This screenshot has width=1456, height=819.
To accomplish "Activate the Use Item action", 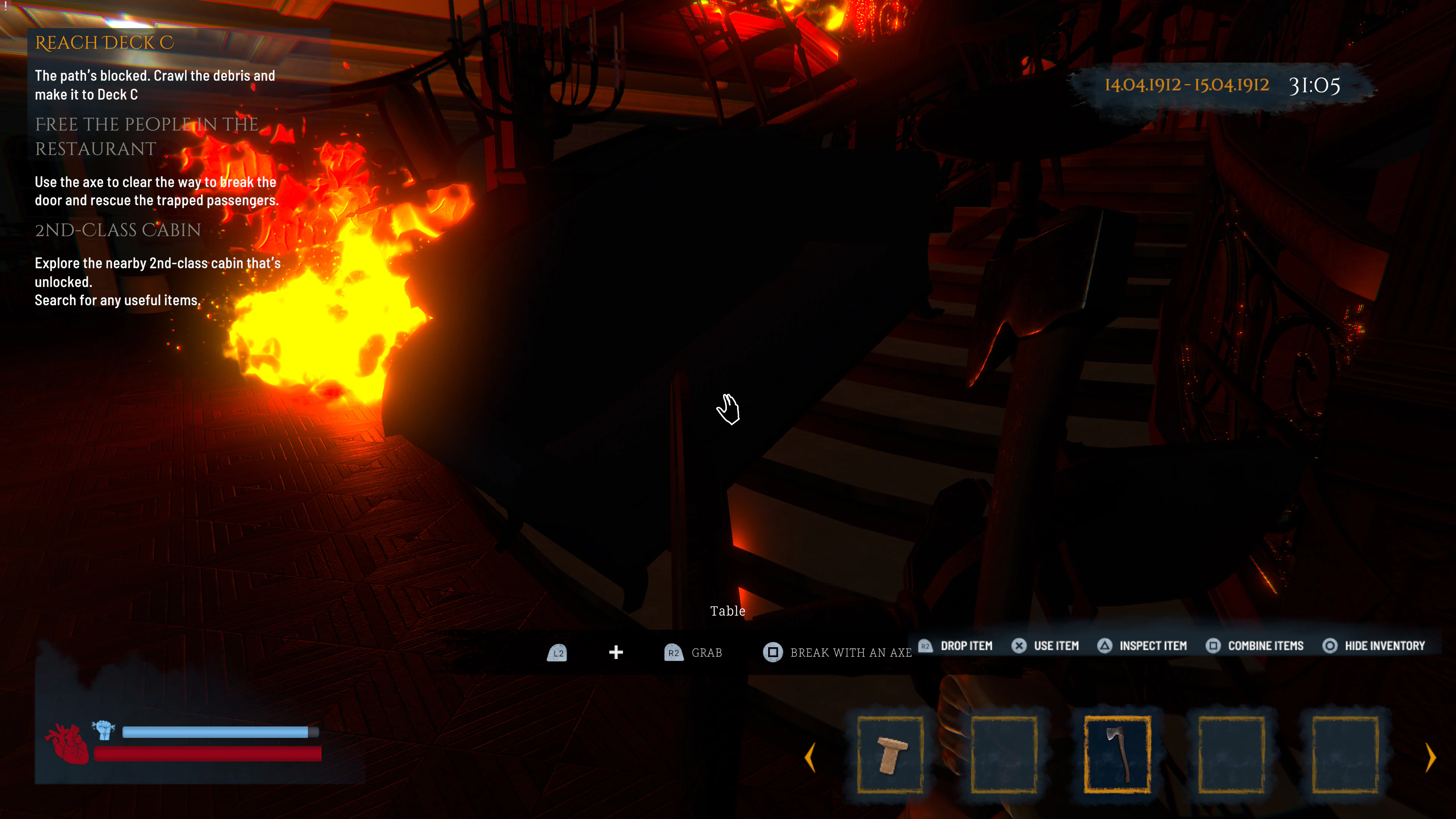I will 1057,645.
